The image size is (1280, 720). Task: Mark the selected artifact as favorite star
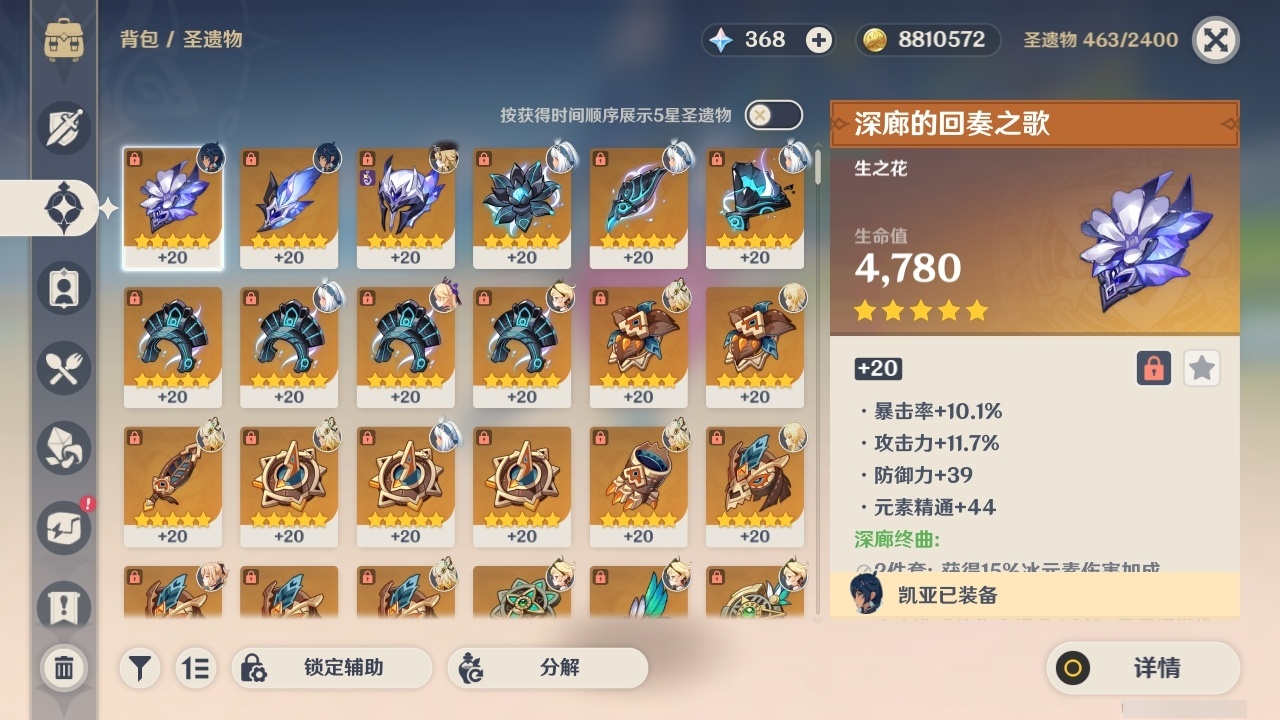pyautogui.click(x=1202, y=368)
